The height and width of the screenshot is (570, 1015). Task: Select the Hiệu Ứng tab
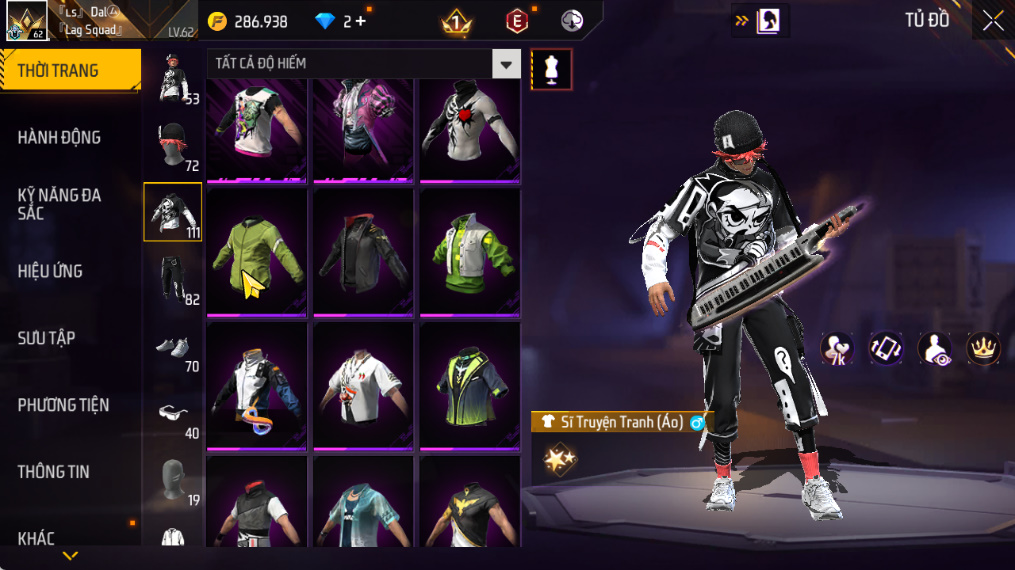point(50,271)
